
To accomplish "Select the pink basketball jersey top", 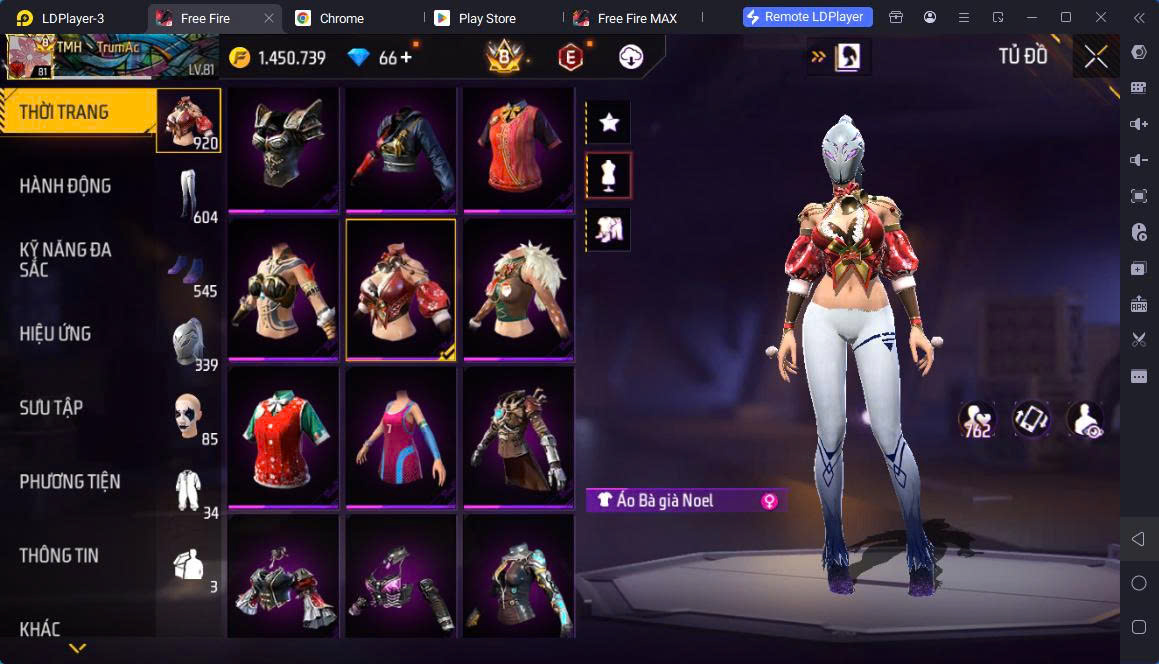I will click(400, 435).
